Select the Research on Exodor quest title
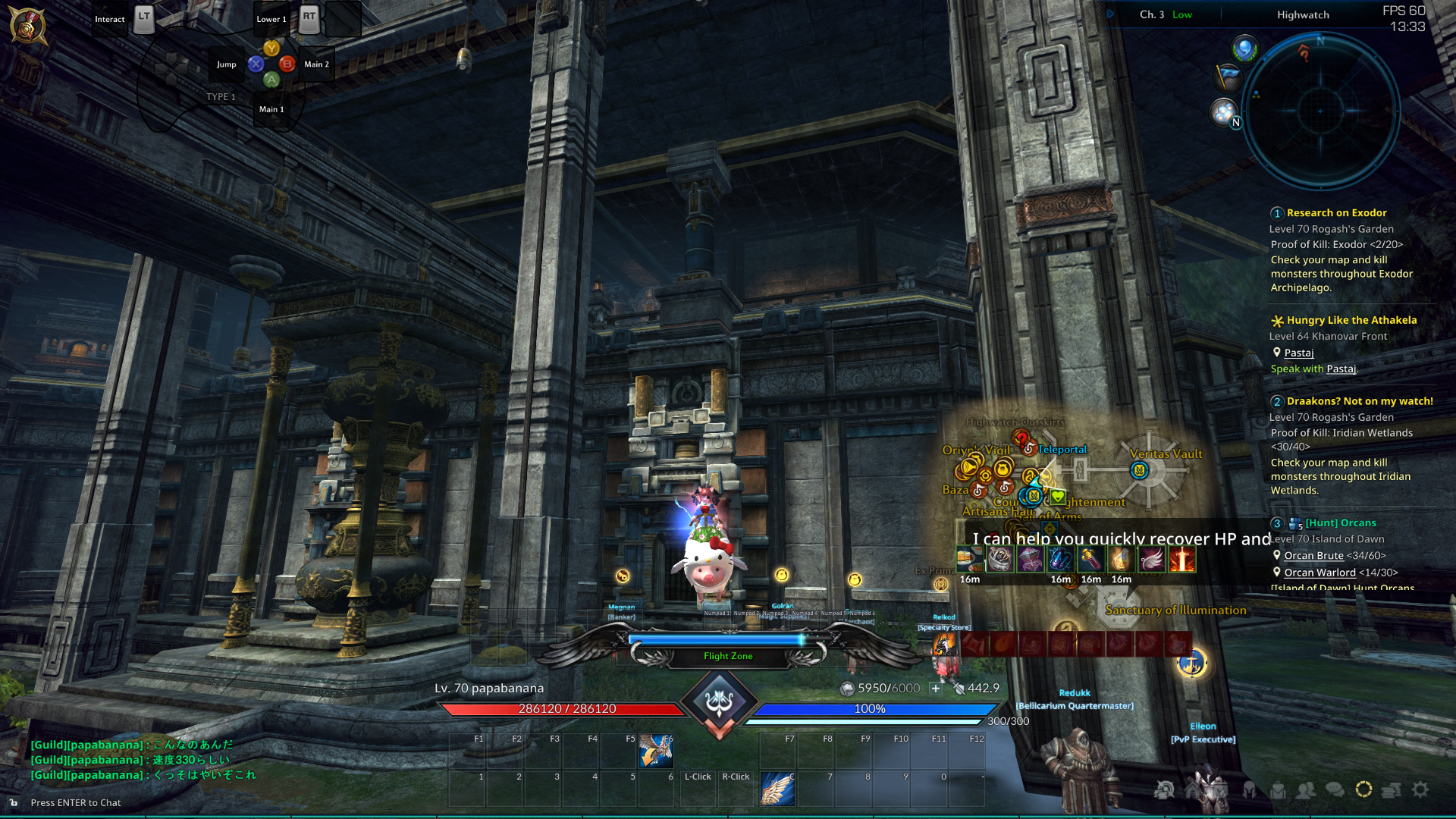This screenshot has width=1456, height=819. point(1336,213)
